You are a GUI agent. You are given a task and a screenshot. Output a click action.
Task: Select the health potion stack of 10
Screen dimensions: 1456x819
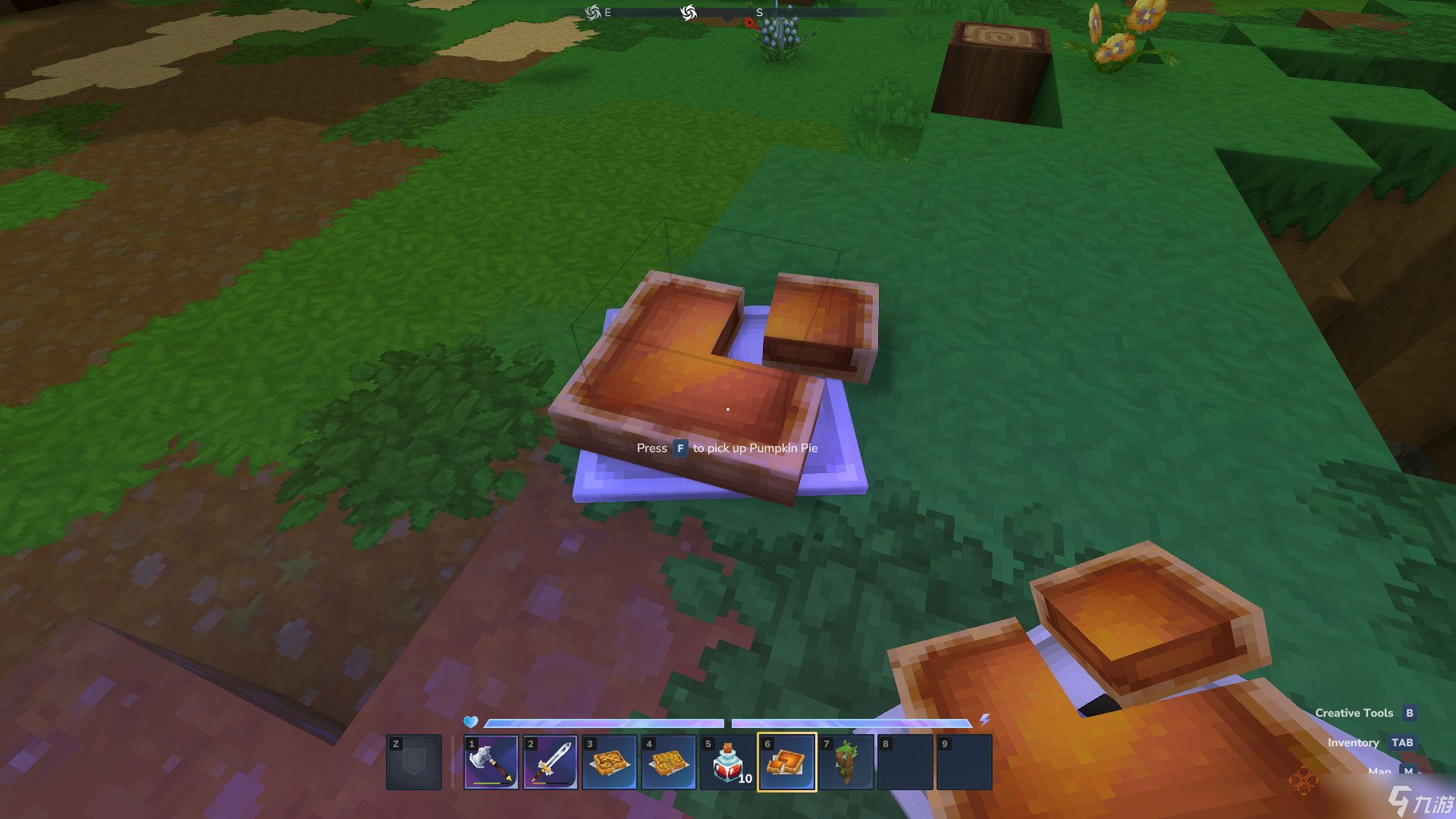(727, 762)
